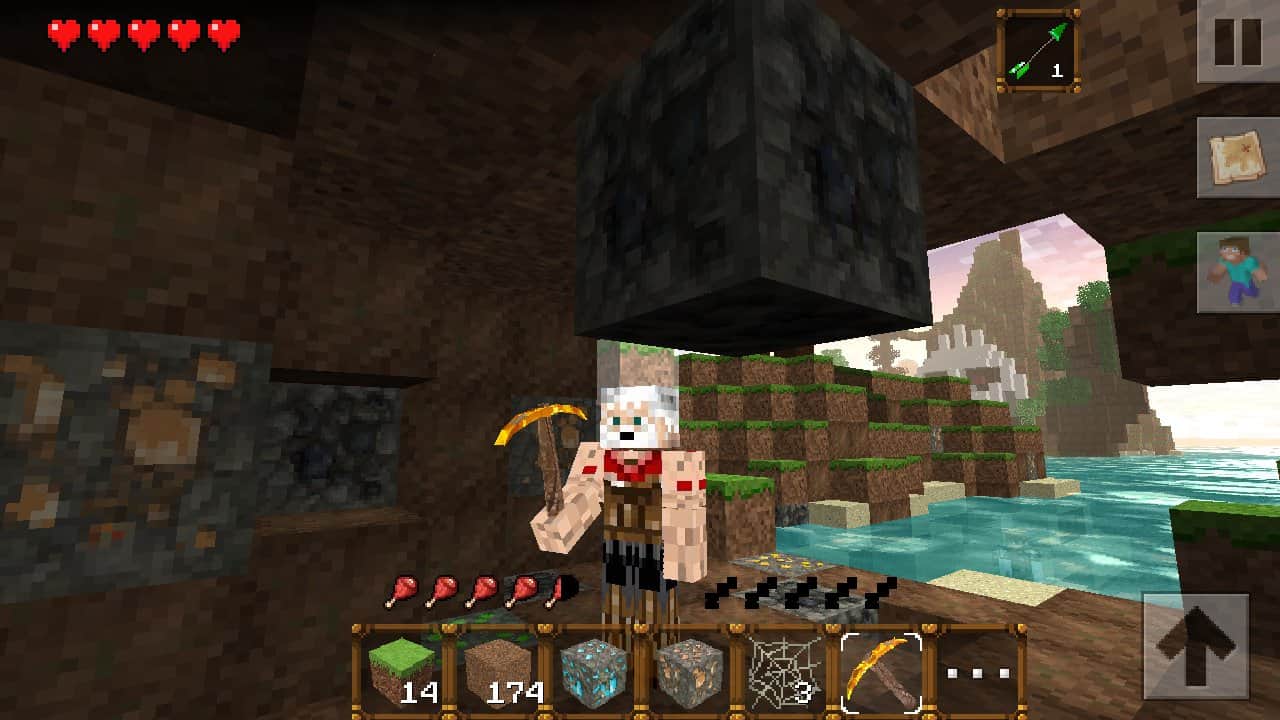
Task: Choose the gold ore hotbar slot
Action: (x=690, y=672)
